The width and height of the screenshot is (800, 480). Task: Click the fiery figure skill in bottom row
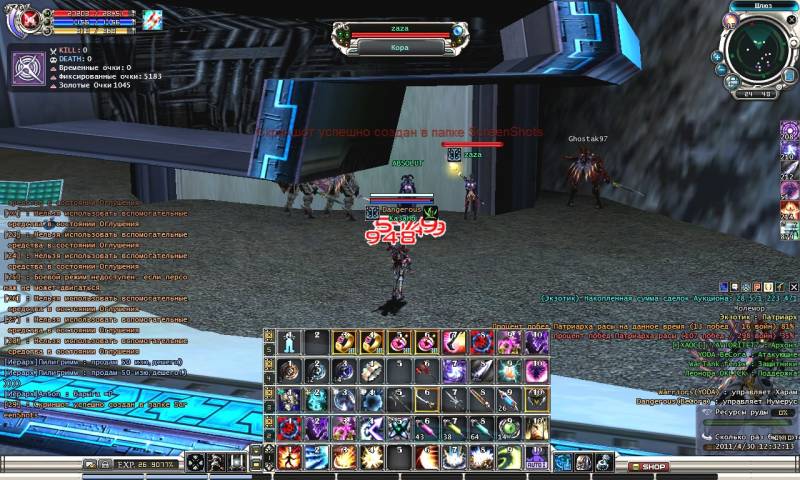290,457
